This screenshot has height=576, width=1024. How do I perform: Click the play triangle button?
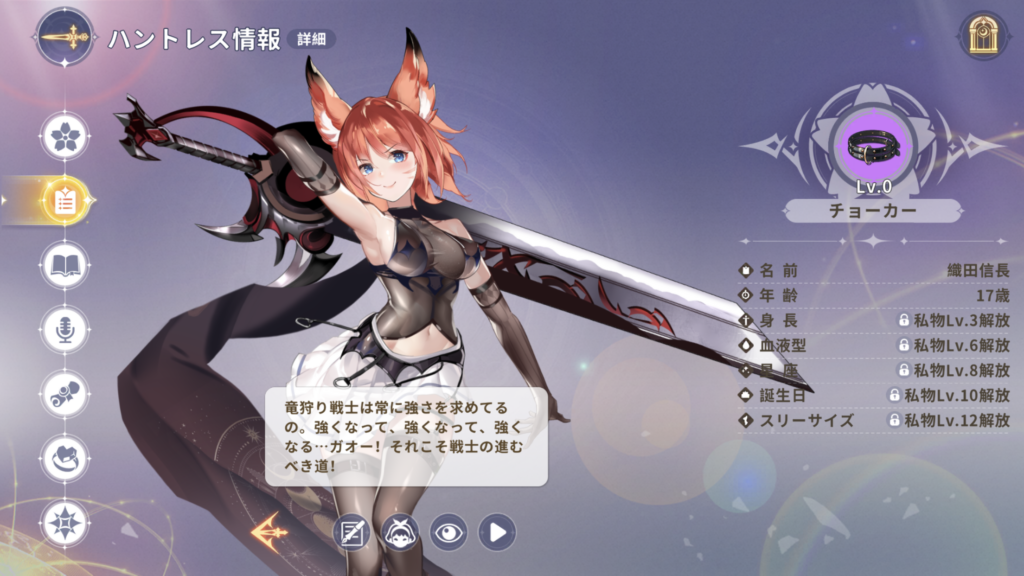(x=497, y=532)
